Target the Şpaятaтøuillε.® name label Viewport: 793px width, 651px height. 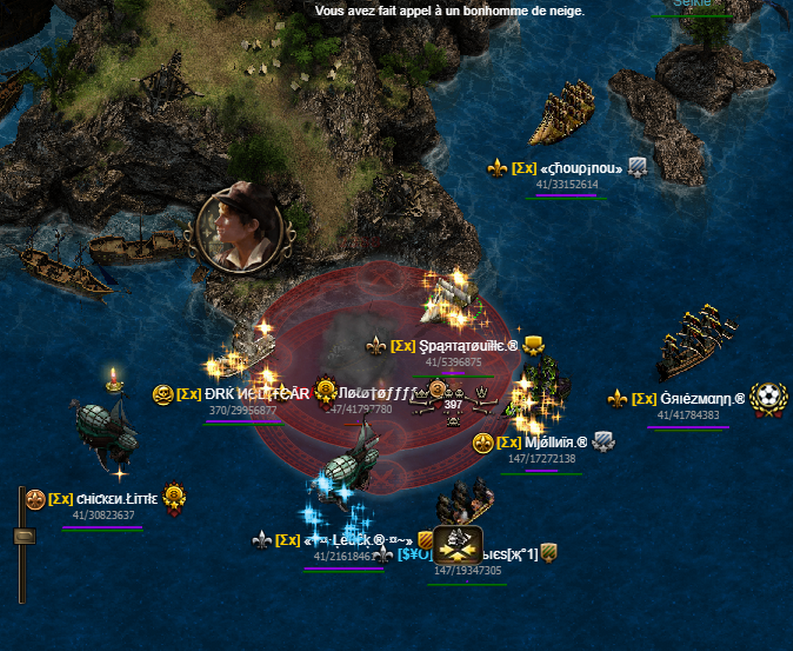click(468, 346)
